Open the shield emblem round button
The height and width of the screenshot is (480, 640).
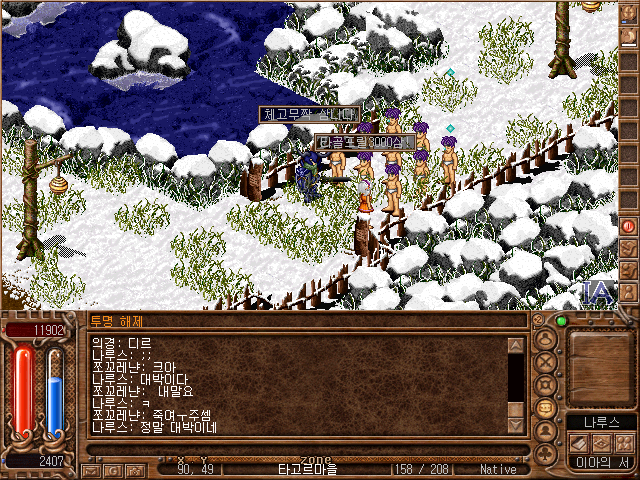pyautogui.click(x=546, y=386)
